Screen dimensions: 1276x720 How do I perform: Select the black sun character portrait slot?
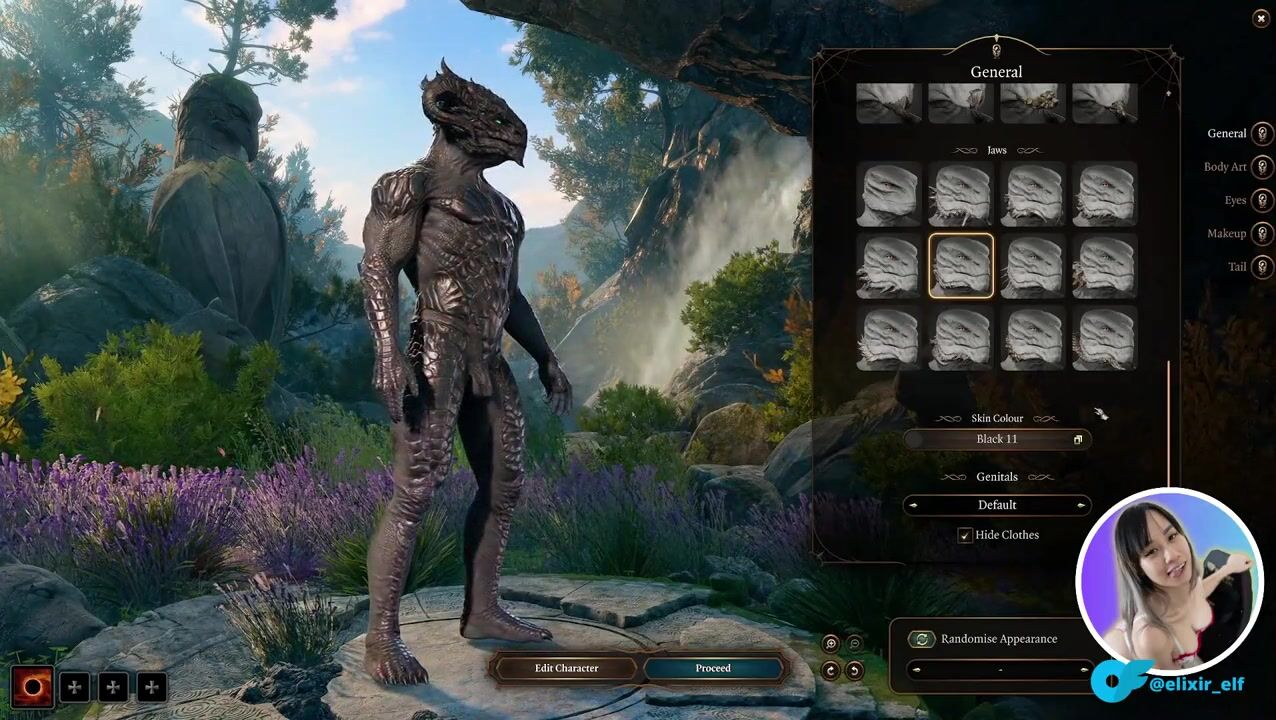[x=32, y=687]
